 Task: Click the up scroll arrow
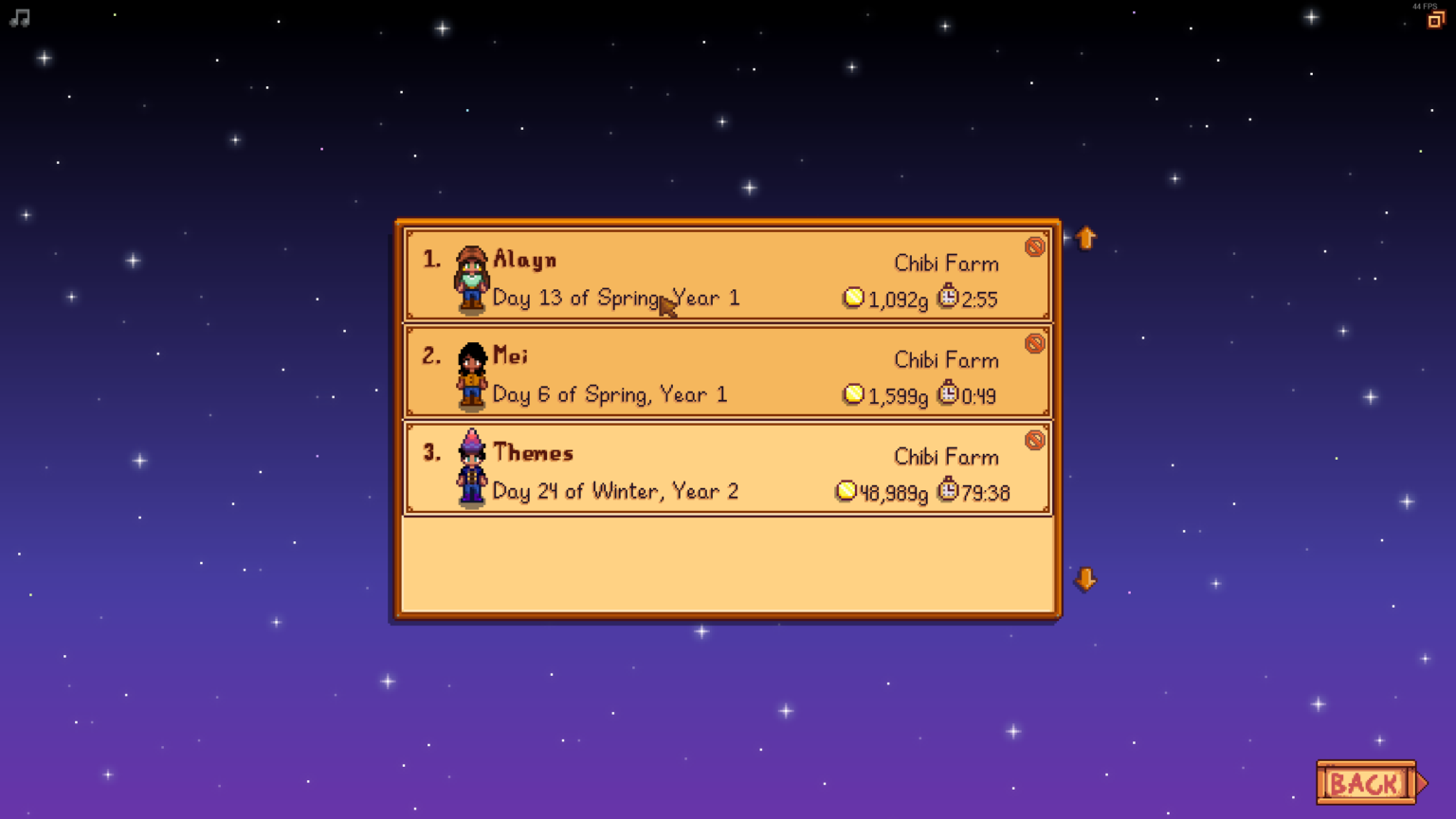click(x=1085, y=238)
